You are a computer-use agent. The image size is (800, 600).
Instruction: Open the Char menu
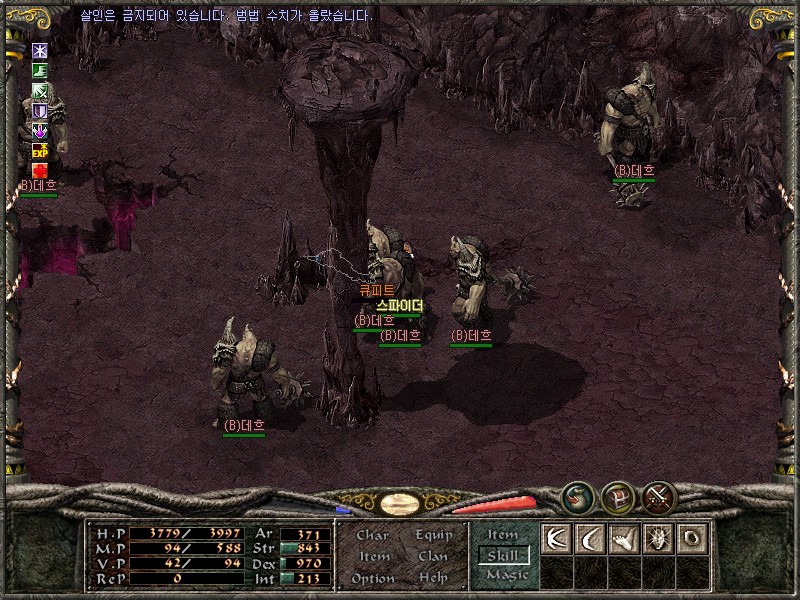(372, 535)
